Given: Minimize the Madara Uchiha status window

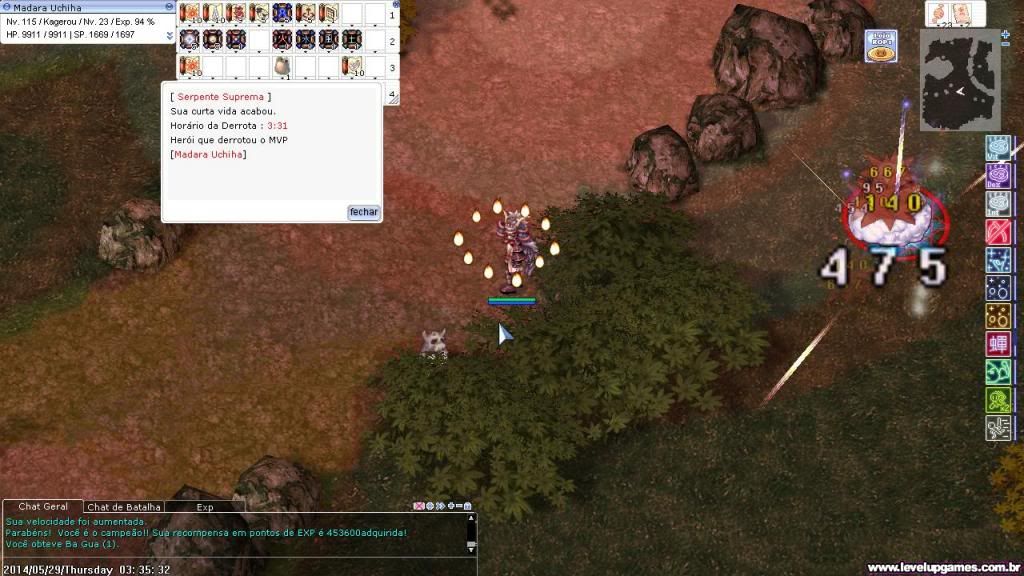Looking at the screenshot, I should click(x=169, y=7).
